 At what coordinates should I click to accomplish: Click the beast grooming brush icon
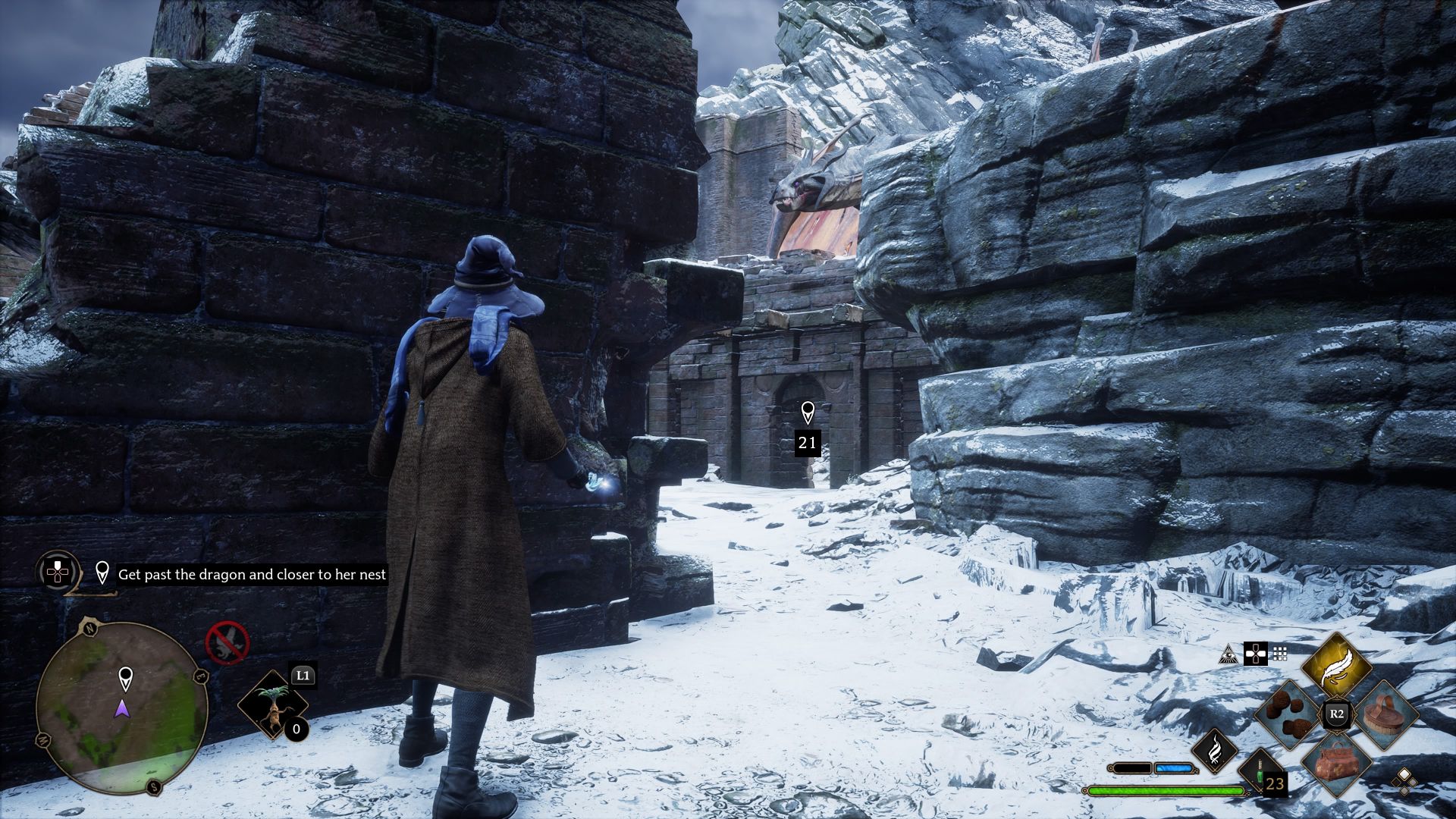[1385, 716]
